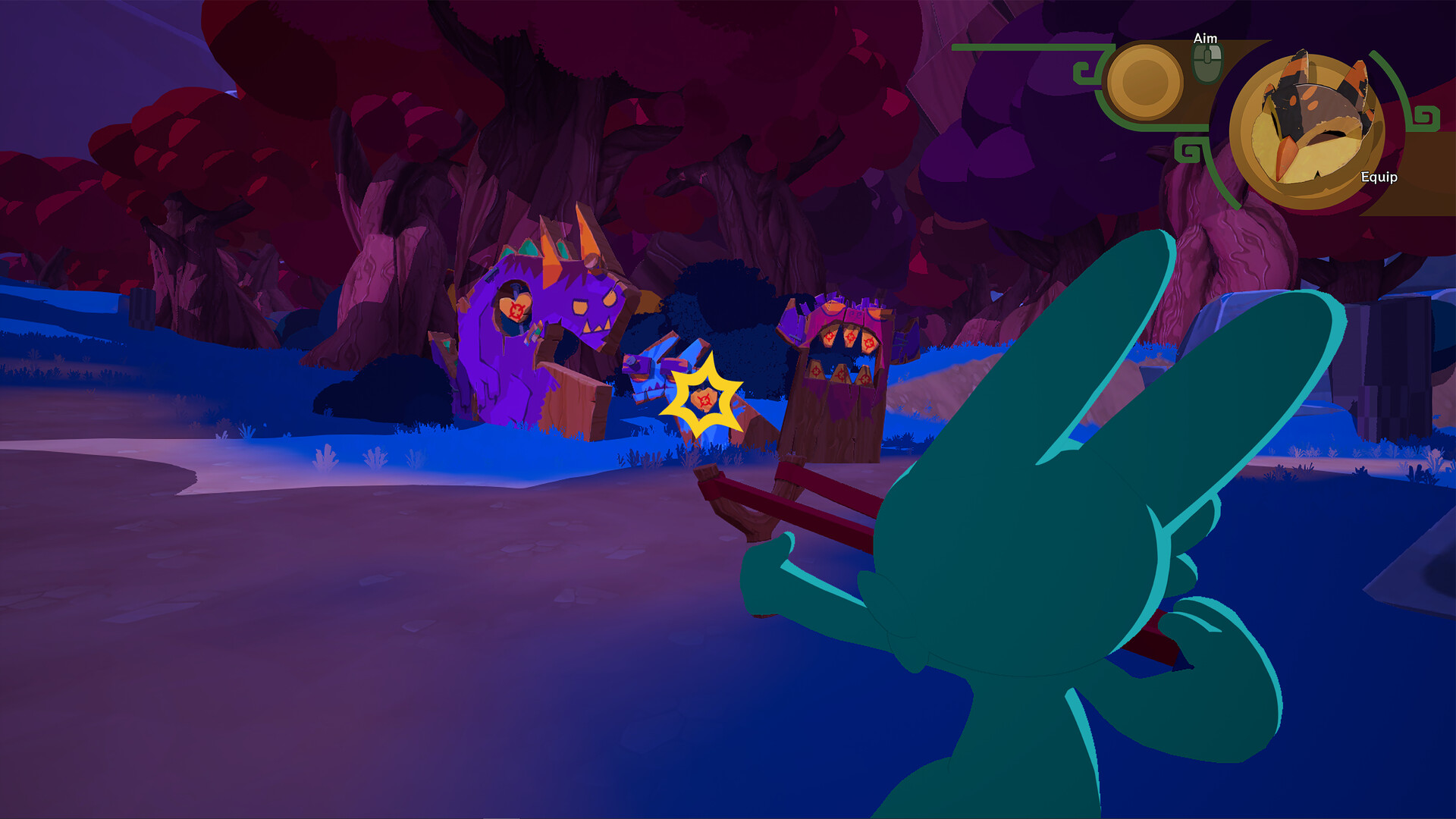Click the yellow star crosshair reticle
Screen dimensions: 1456x819
[x=704, y=397]
